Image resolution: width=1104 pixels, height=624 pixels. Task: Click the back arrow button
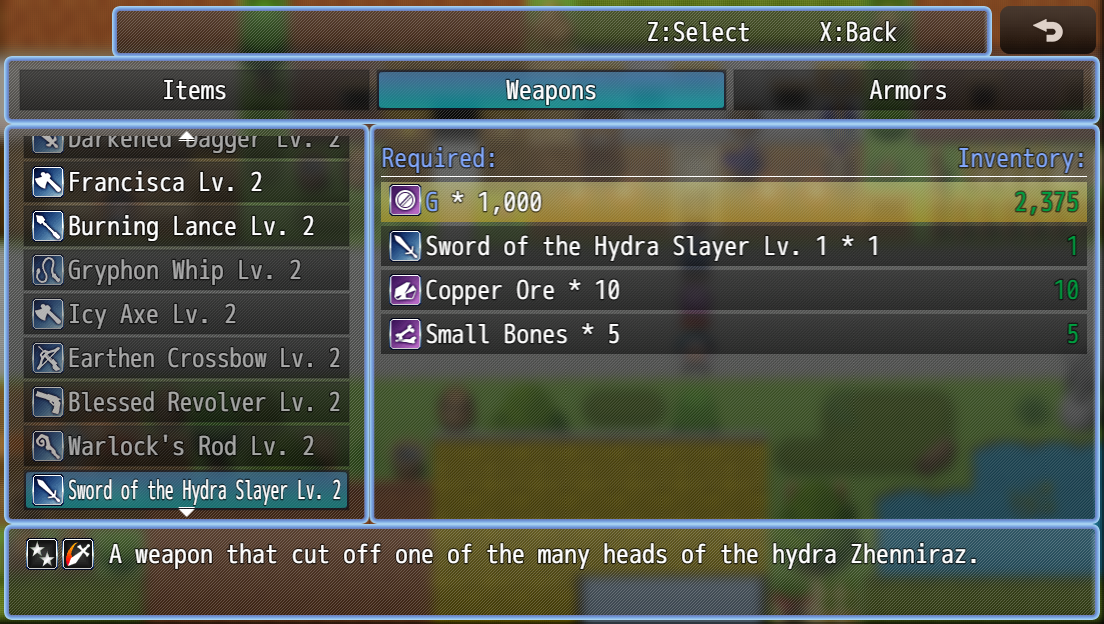1047,31
